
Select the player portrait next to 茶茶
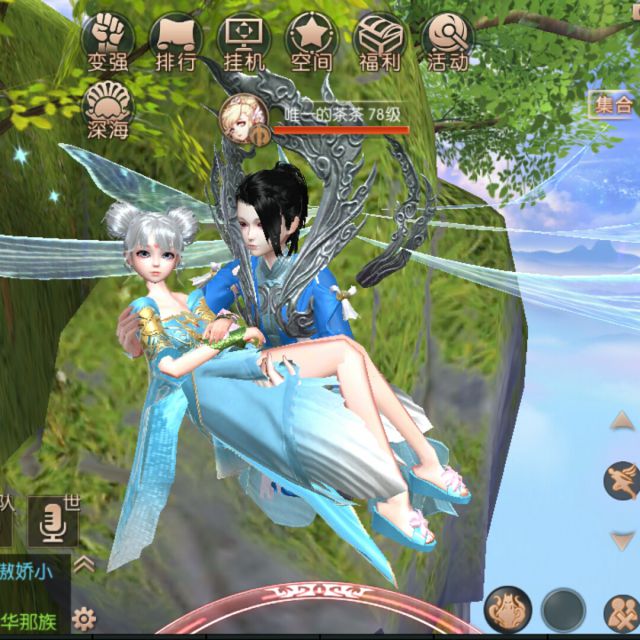[242, 116]
